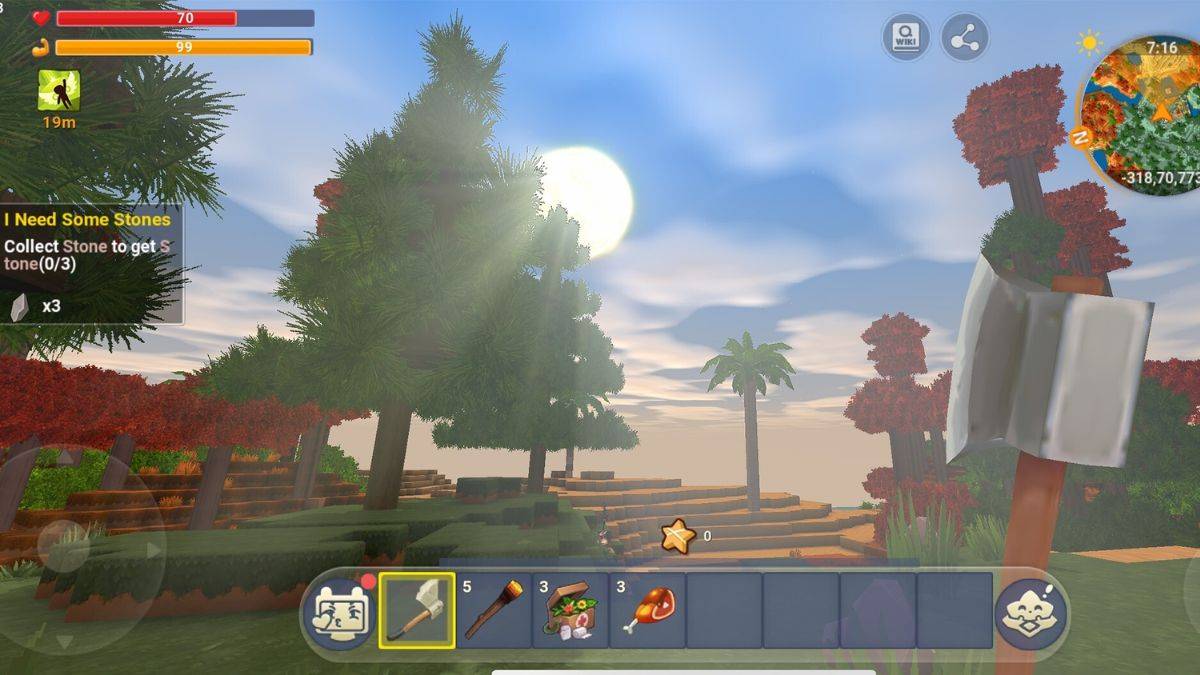Tap the star points icon

click(x=677, y=537)
